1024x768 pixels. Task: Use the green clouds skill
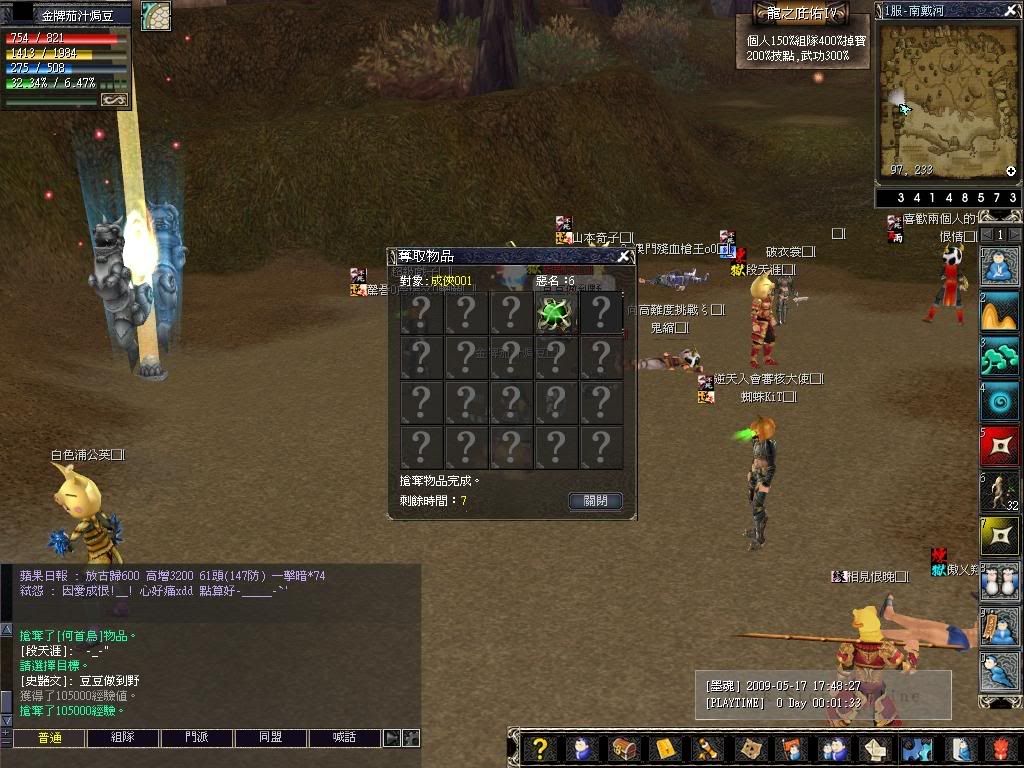click(x=999, y=356)
